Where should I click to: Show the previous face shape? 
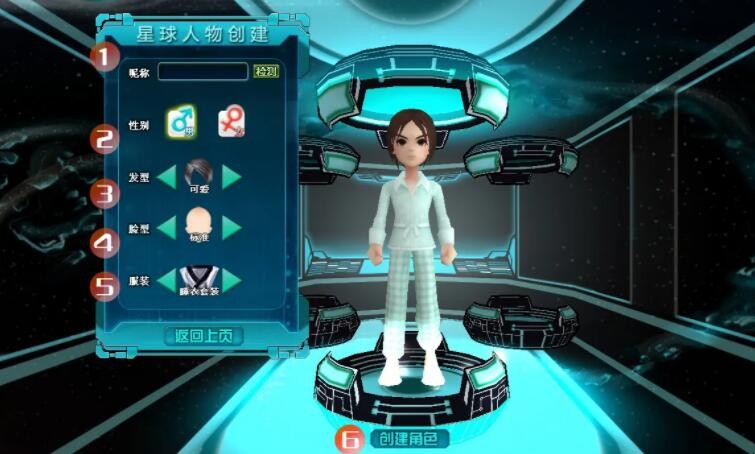point(166,227)
